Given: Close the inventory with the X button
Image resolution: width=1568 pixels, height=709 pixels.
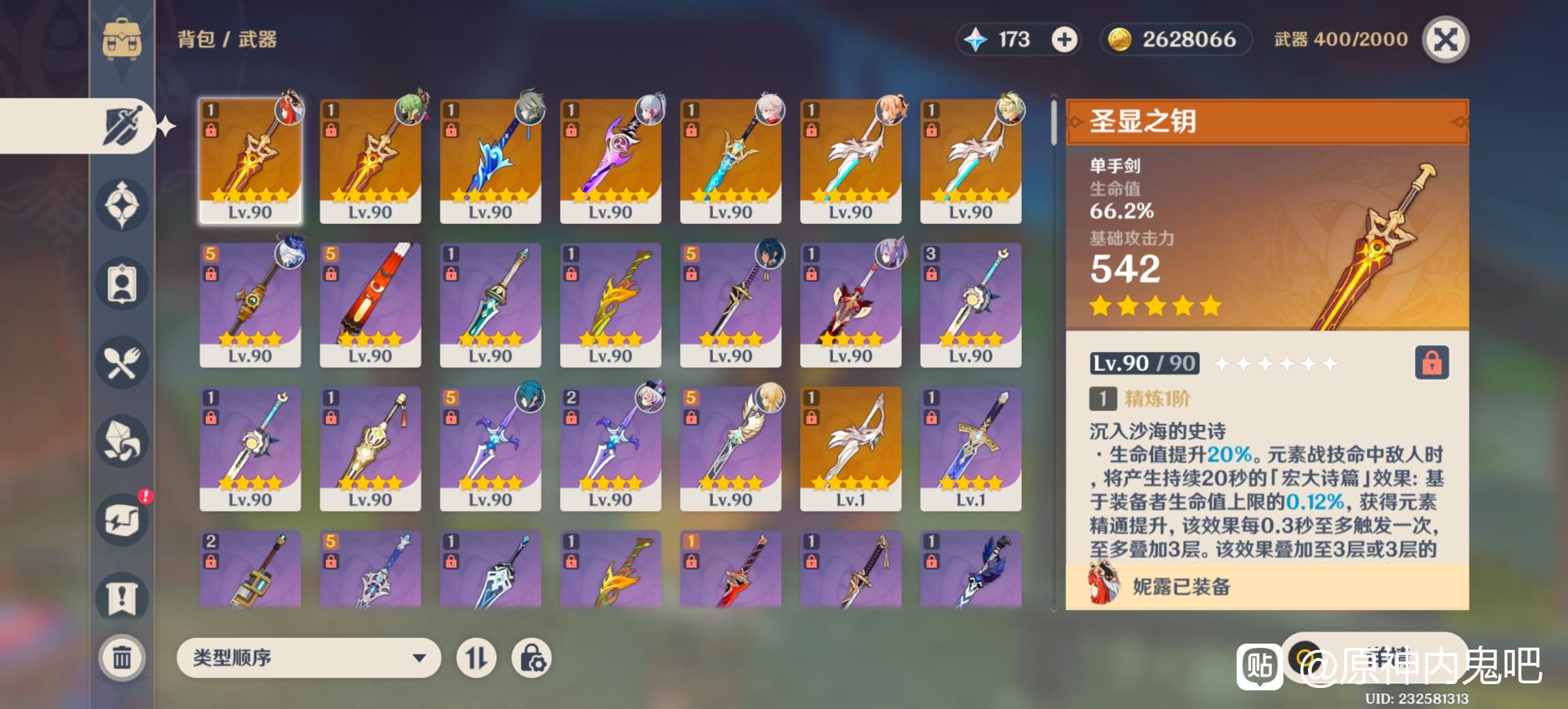Looking at the screenshot, I should 1445,39.
